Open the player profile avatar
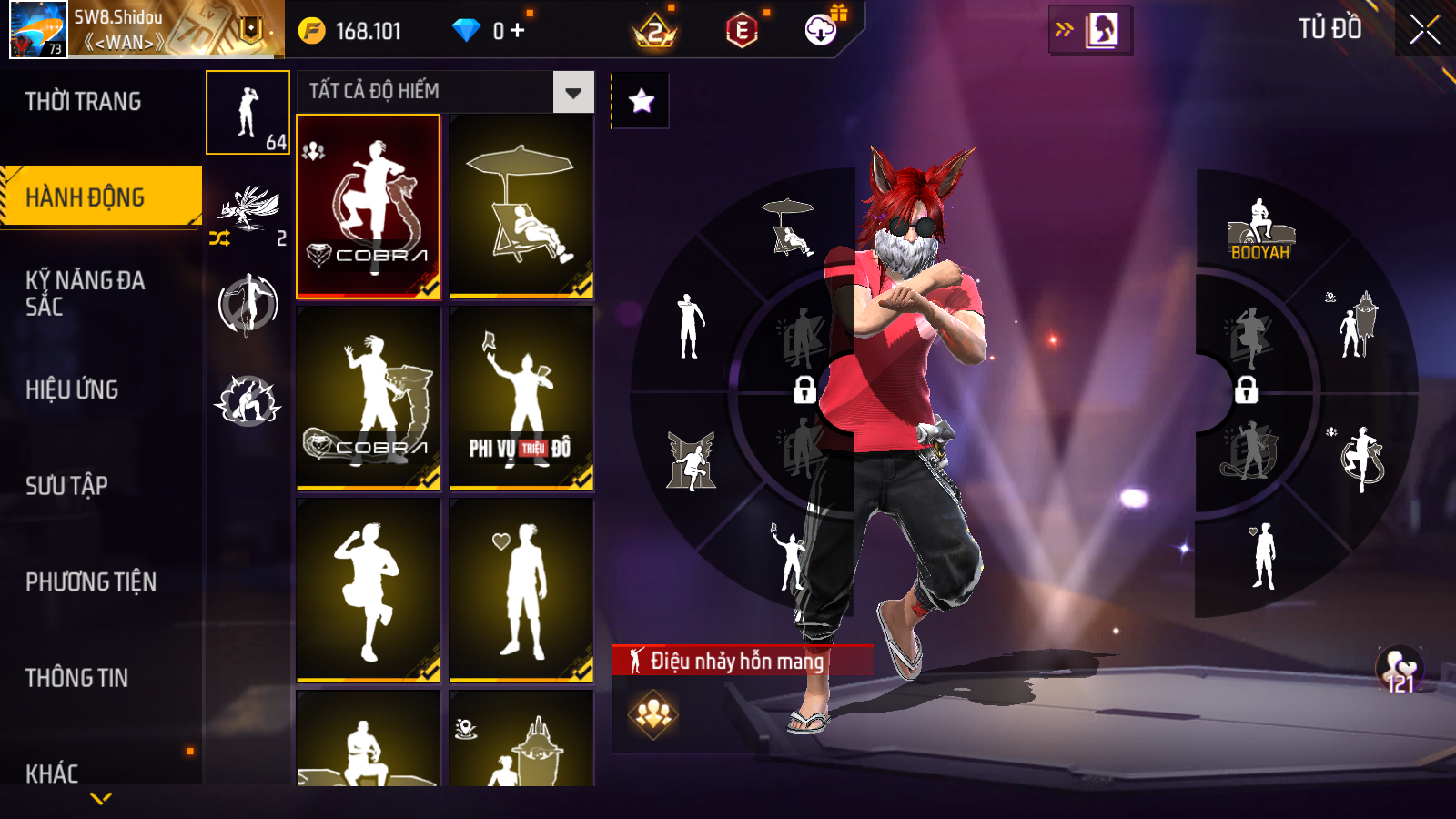This screenshot has width=1456, height=819. (x=38, y=29)
